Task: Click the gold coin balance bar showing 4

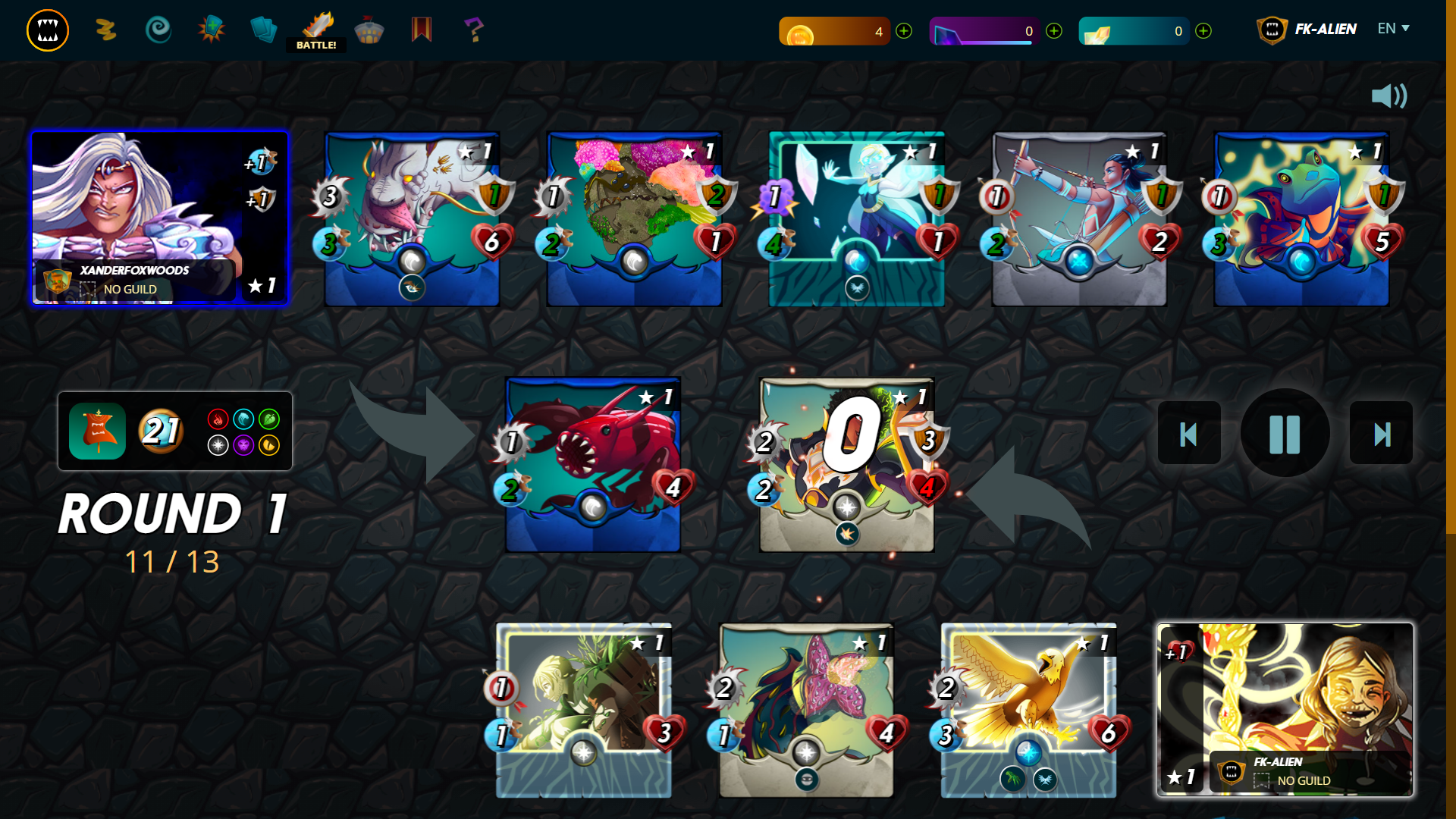Action: click(834, 31)
